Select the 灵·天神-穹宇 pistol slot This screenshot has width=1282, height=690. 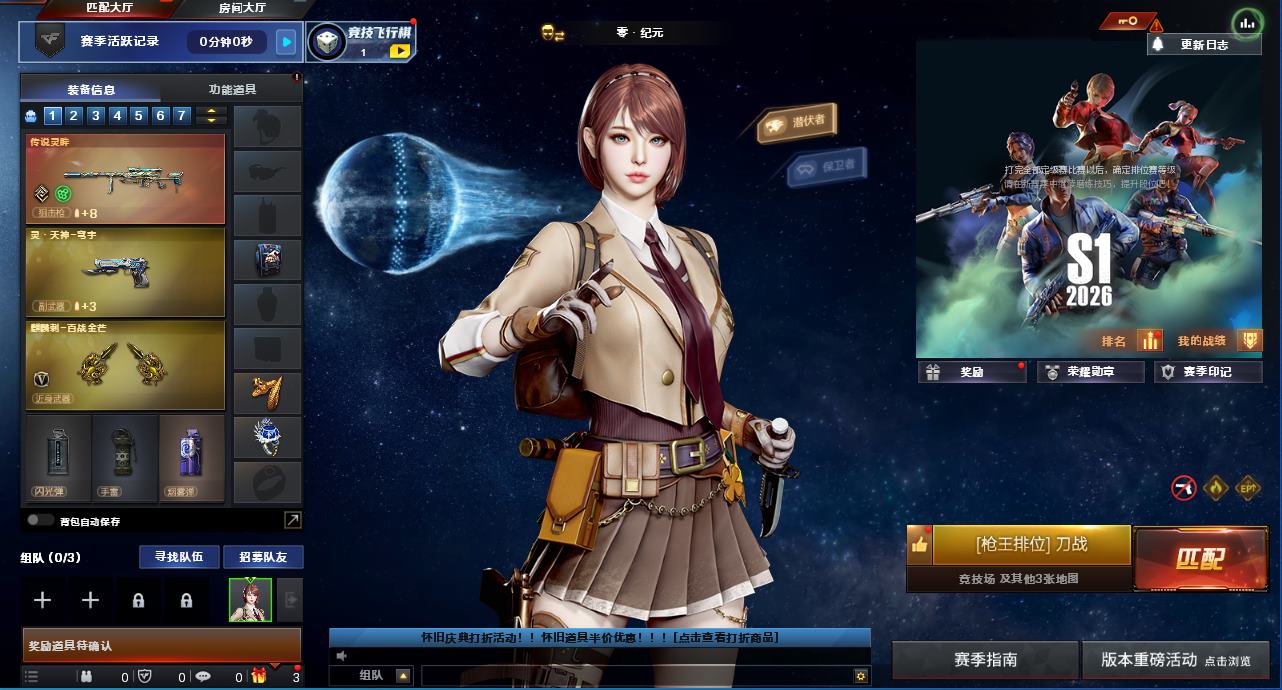[126, 272]
